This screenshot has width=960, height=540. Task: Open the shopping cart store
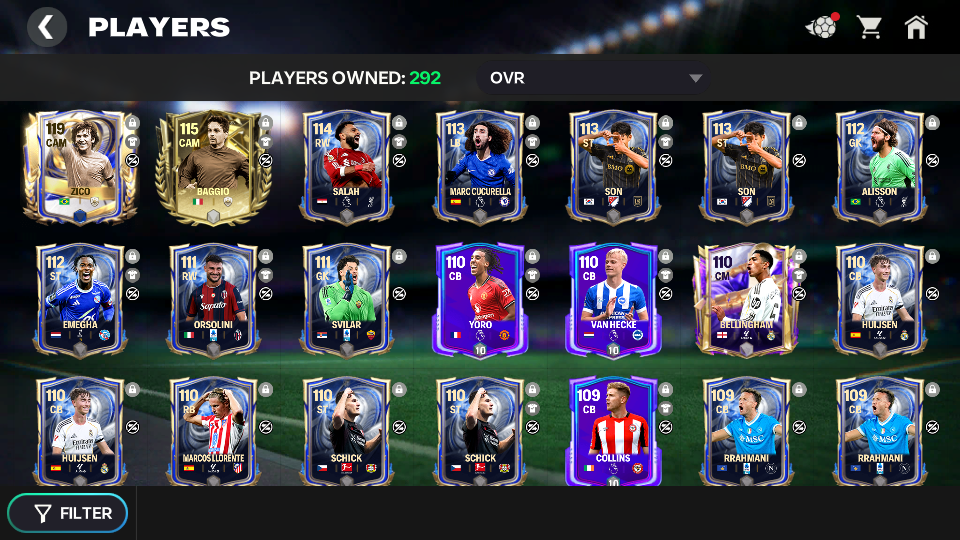point(868,27)
